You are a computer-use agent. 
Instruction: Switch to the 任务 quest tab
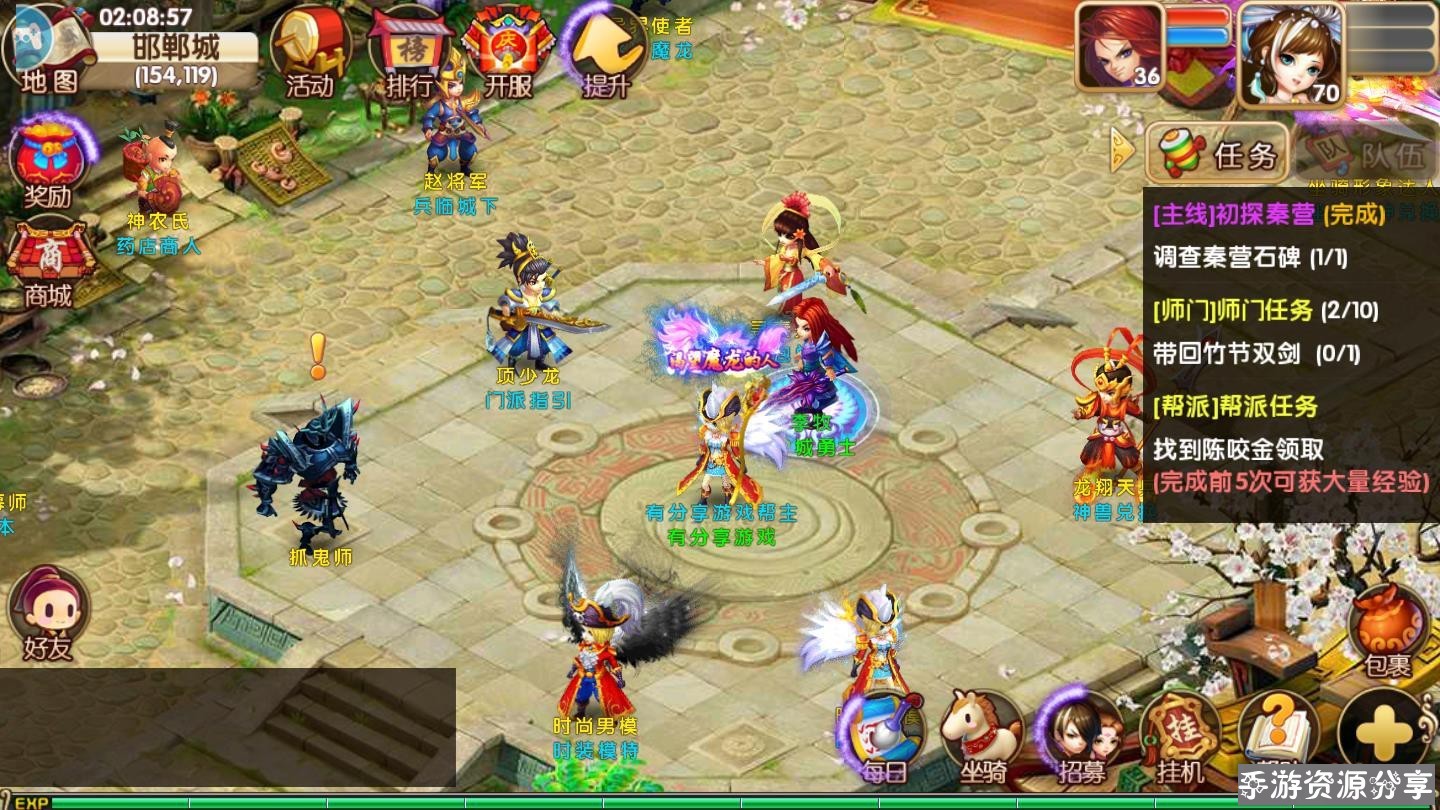(1217, 154)
